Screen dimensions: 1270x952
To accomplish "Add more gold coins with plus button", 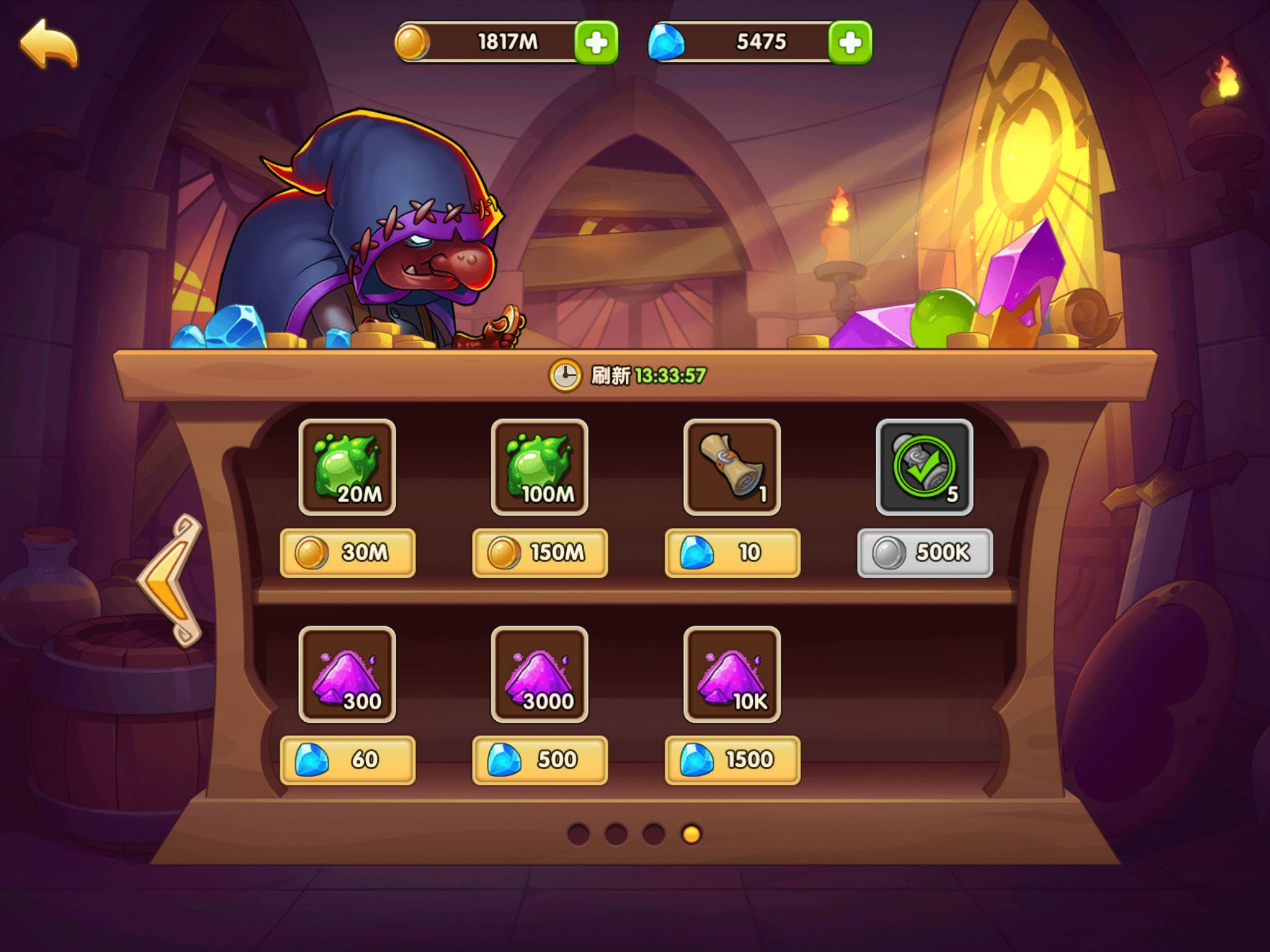I will coord(596,42).
